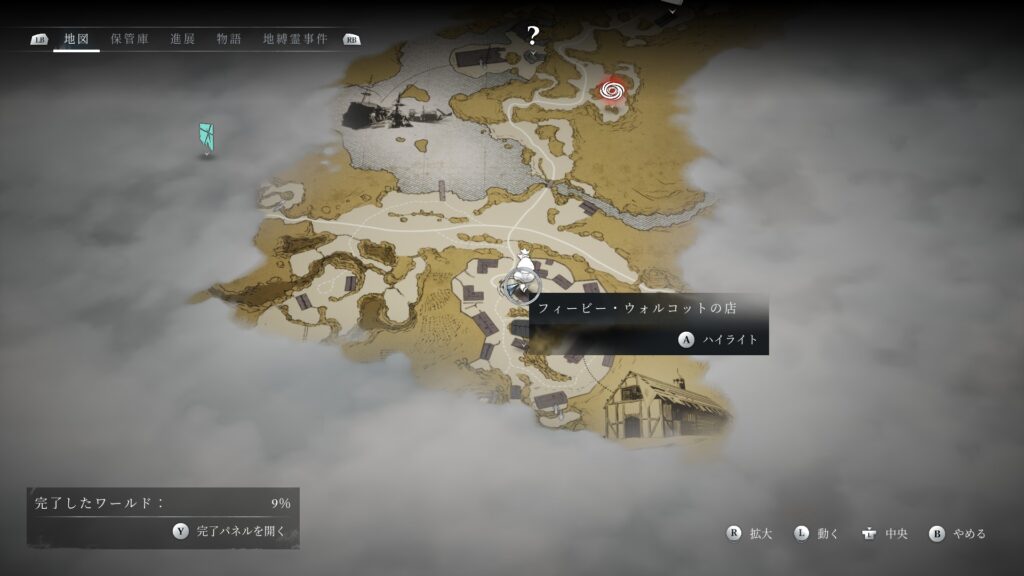This screenshot has height=576, width=1024.
Task: Select the red spiral map marker
Action: tap(612, 91)
